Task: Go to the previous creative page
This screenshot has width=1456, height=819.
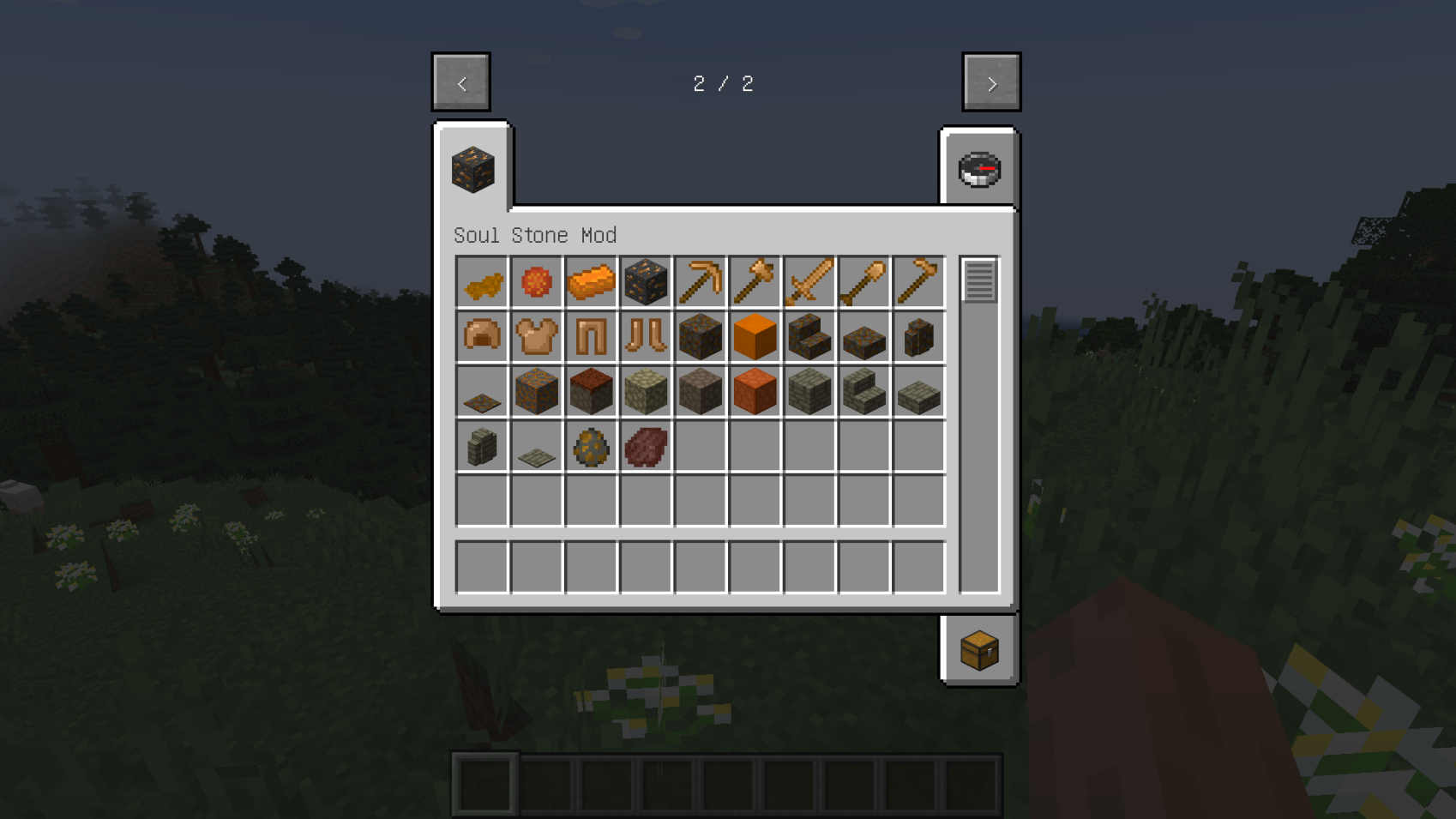Action: [x=460, y=82]
